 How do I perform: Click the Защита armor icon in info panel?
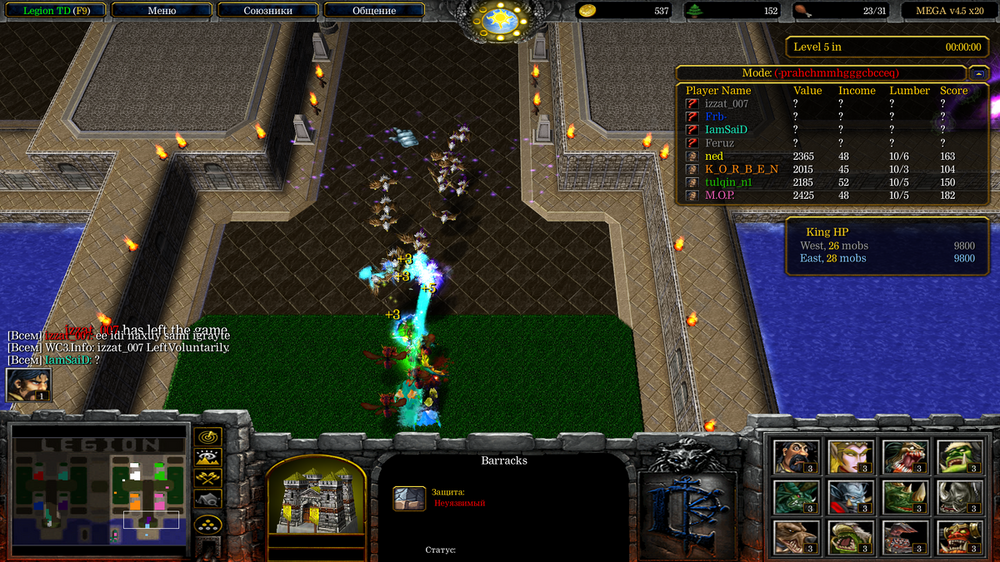pos(409,497)
